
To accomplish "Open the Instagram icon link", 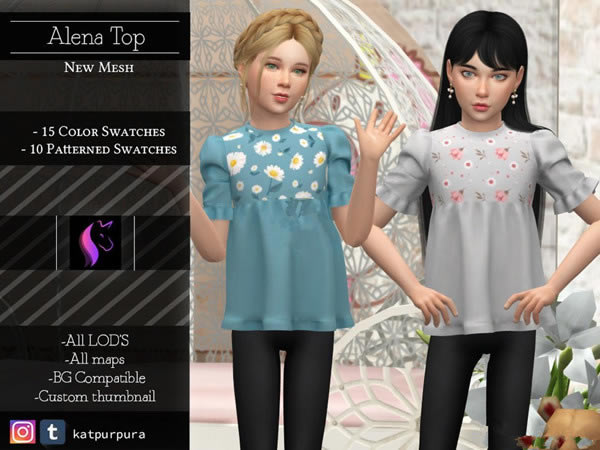I will [x=22, y=432].
